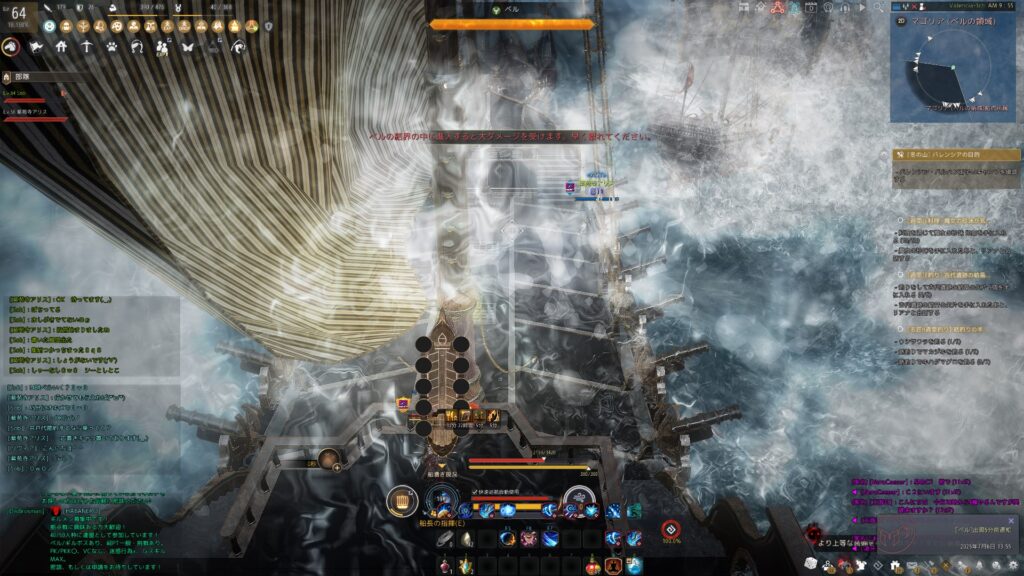Click the butterfly fairy icon
This screenshot has width=1024, height=576.
point(186,46)
